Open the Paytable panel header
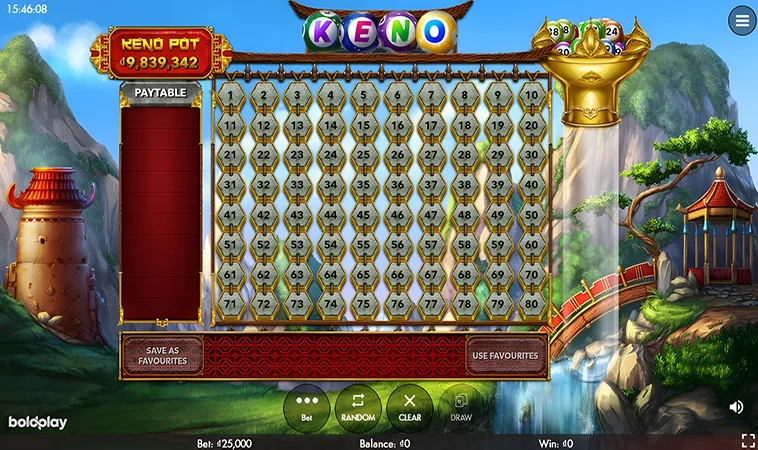This screenshot has height=450, width=758. pos(160,93)
